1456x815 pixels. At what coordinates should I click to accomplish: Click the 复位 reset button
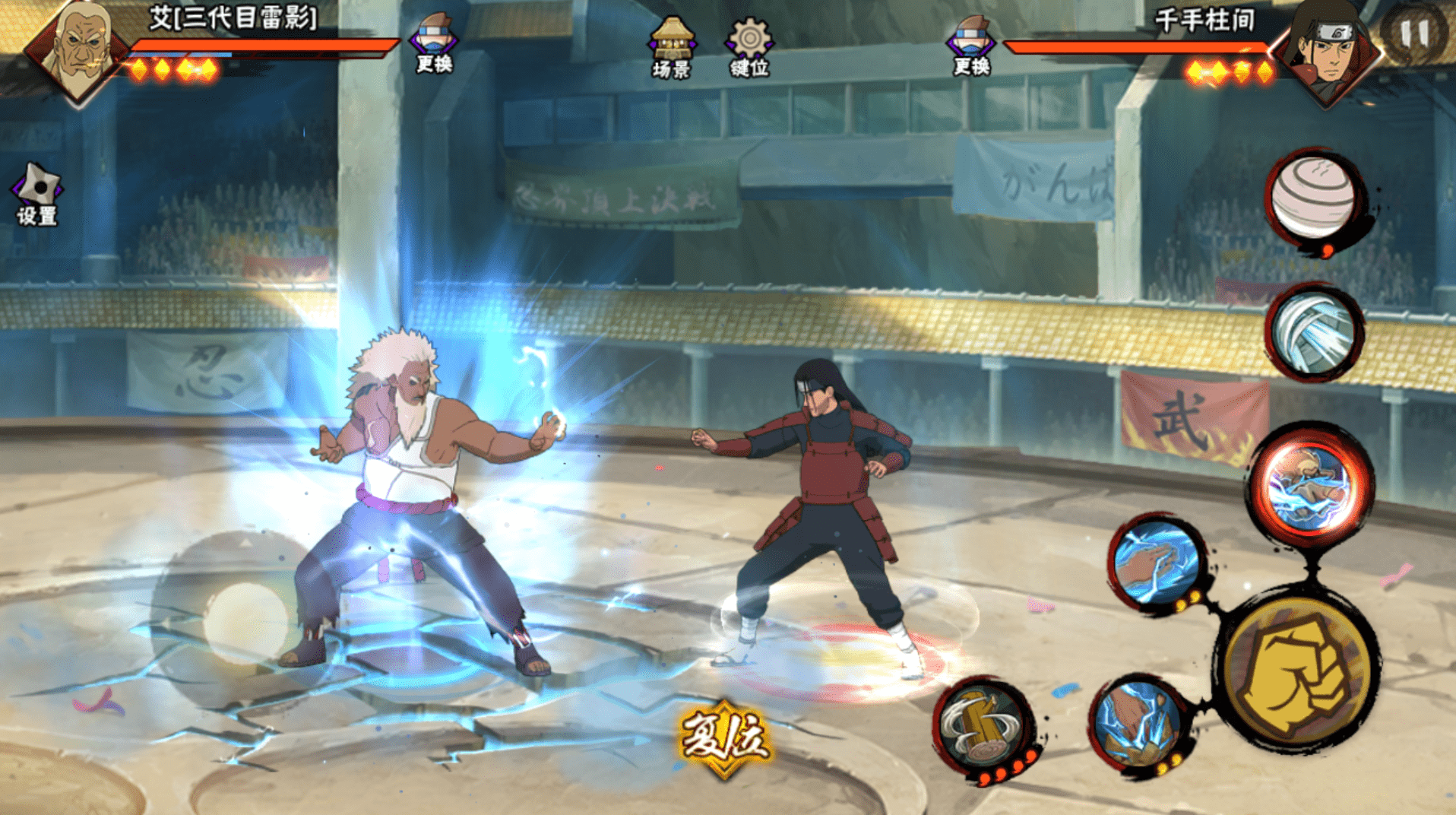click(x=724, y=737)
